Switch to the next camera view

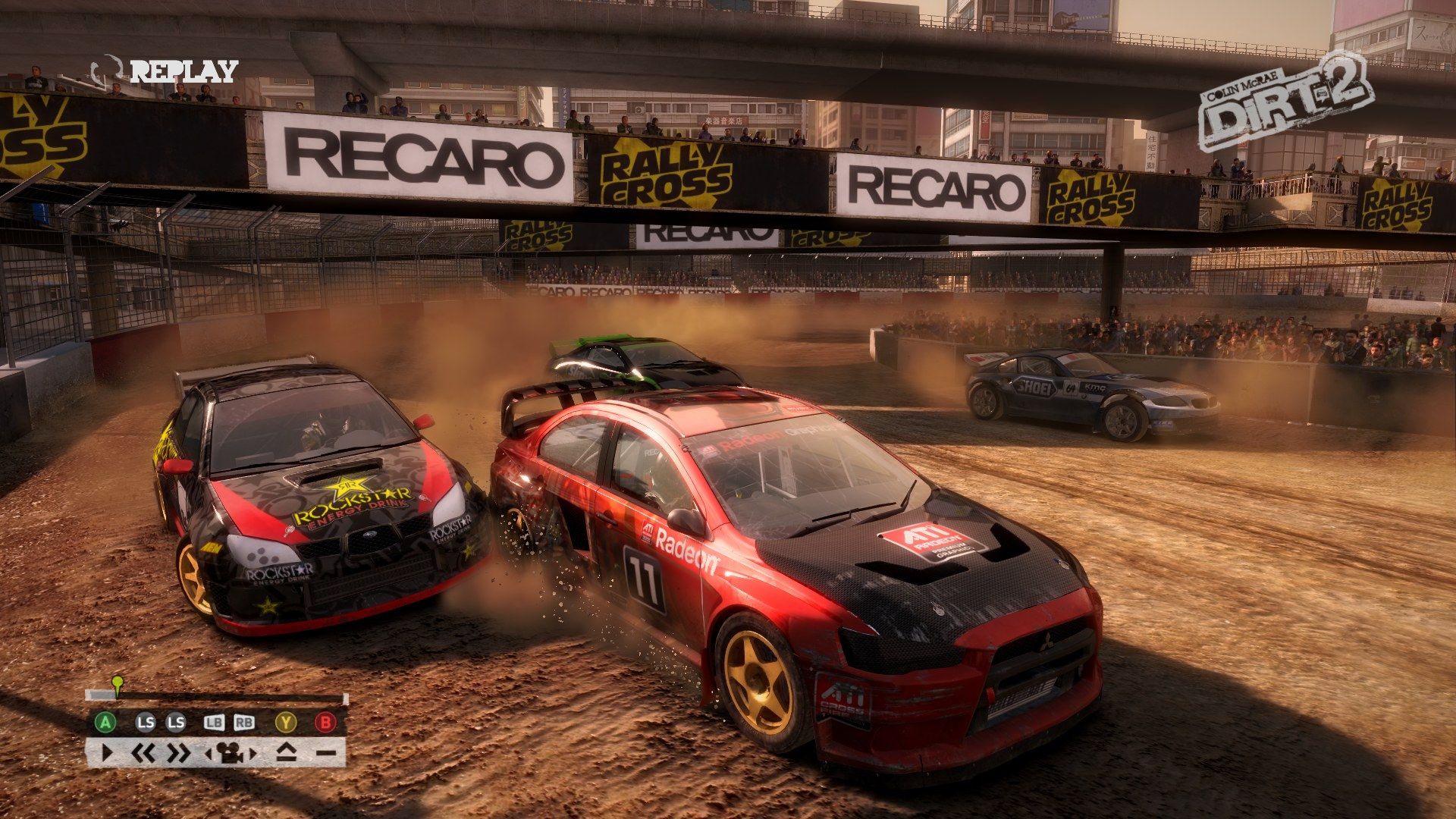253,754
